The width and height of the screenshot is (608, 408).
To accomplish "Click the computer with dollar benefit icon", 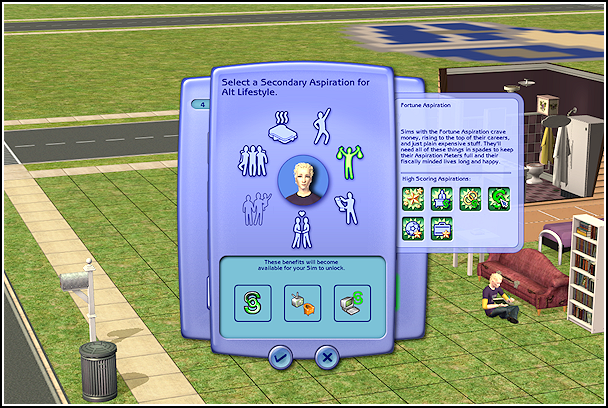I will pos(353,303).
